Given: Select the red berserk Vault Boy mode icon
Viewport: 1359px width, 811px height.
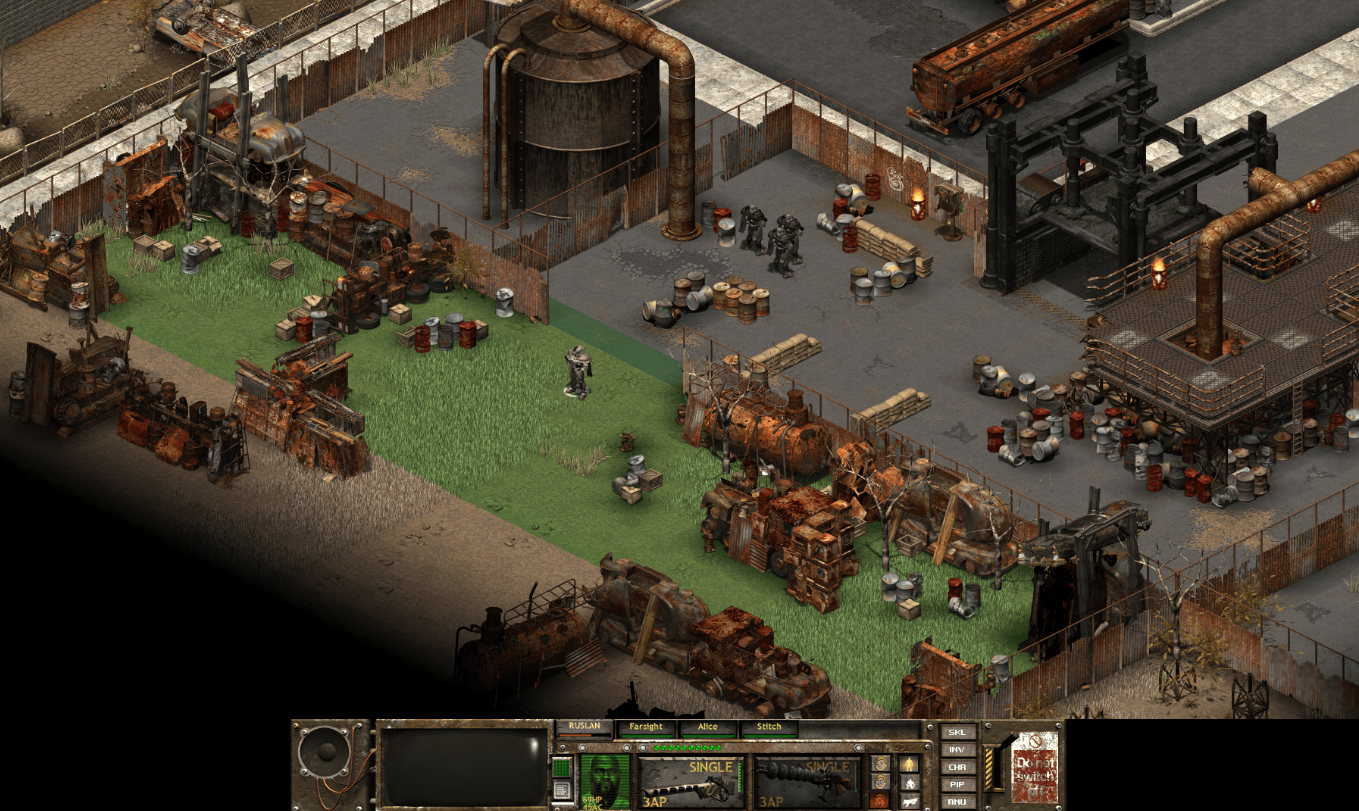Looking at the screenshot, I should tap(880, 800).
